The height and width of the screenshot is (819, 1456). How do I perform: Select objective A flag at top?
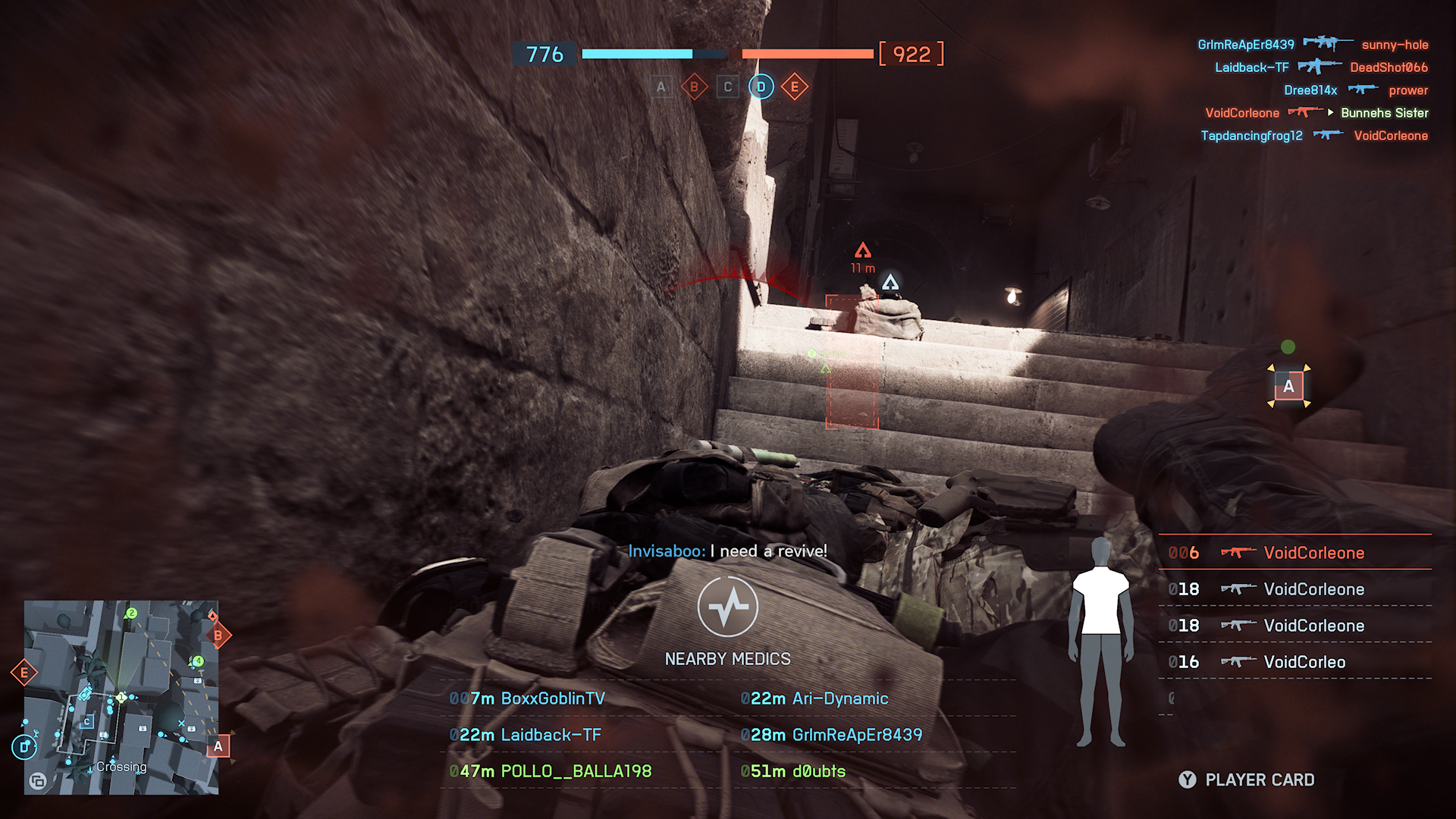[x=661, y=87]
